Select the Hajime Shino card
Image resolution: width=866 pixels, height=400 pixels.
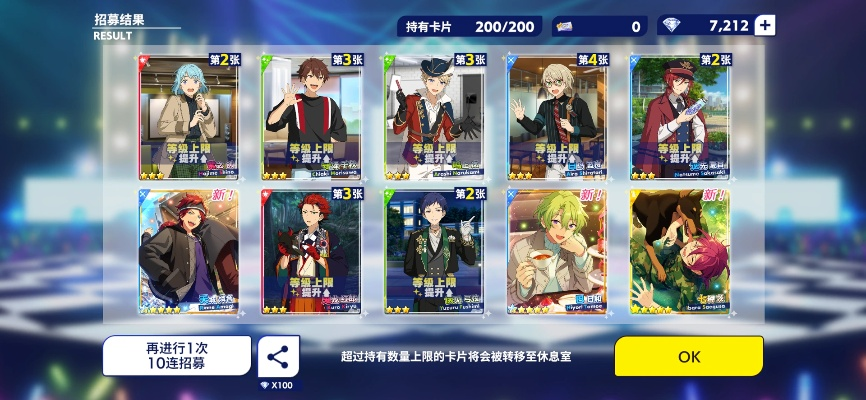click(x=184, y=116)
